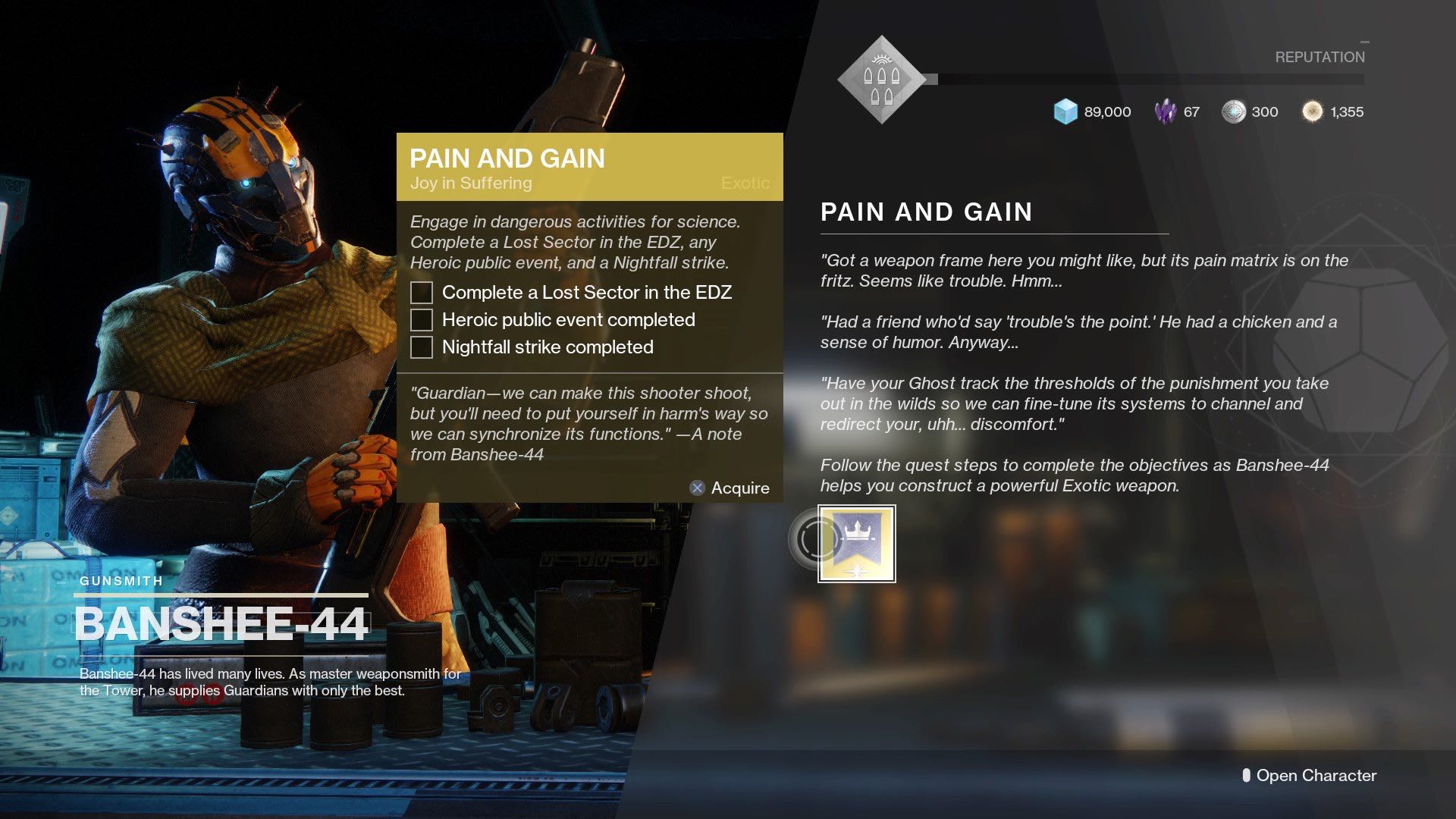
Task: Open the REPUTATION section label
Action: (1319, 57)
